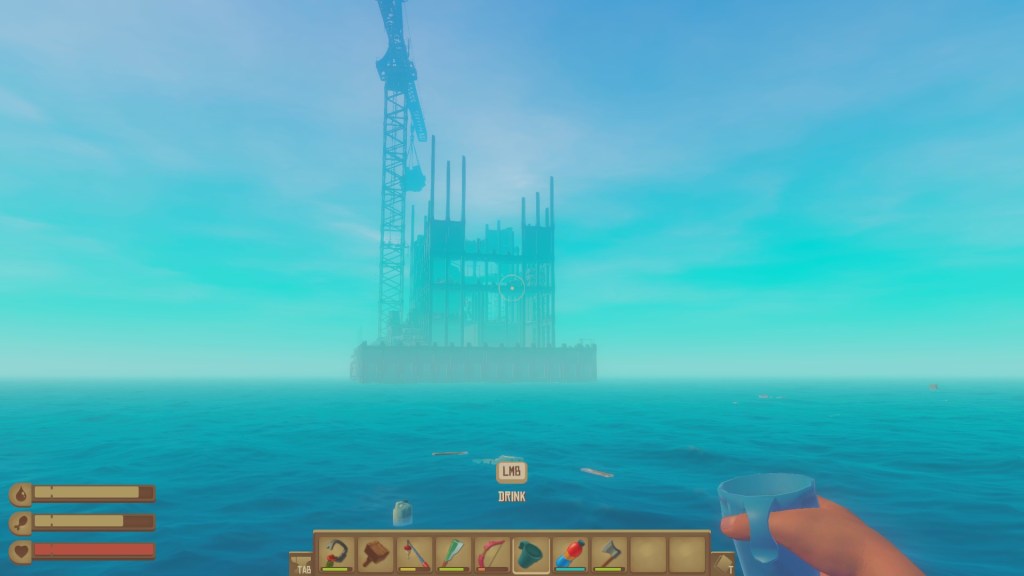Equip the building hammer slot
Viewport: 1024px width, 576px height.
tap(376, 553)
